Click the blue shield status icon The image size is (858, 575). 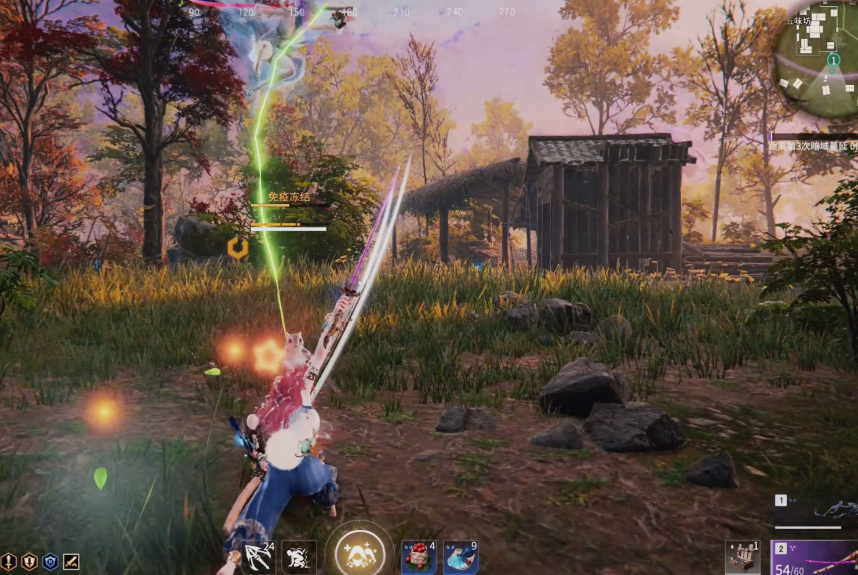(x=49, y=562)
